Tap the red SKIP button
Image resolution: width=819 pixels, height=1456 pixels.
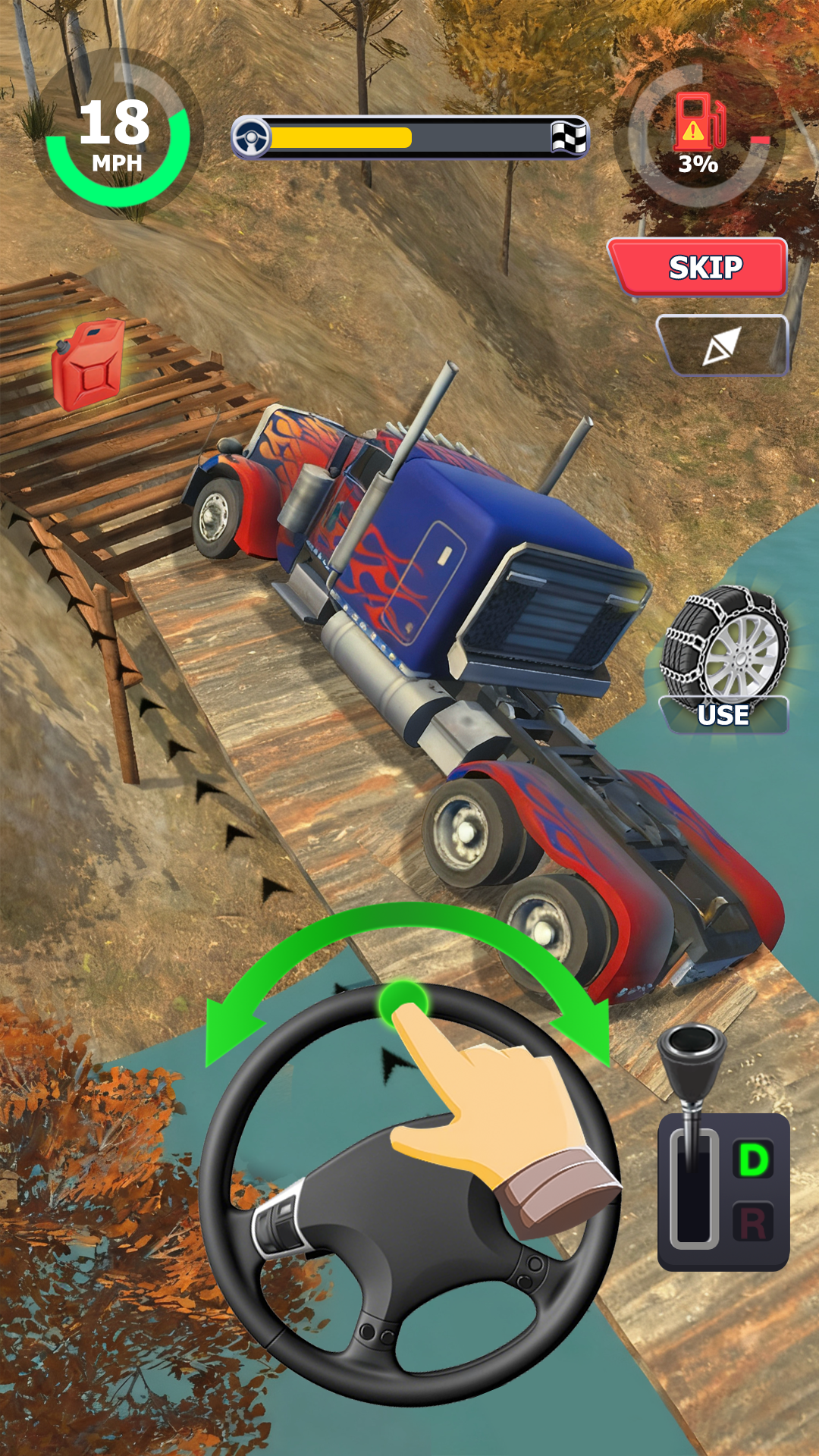(x=699, y=267)
